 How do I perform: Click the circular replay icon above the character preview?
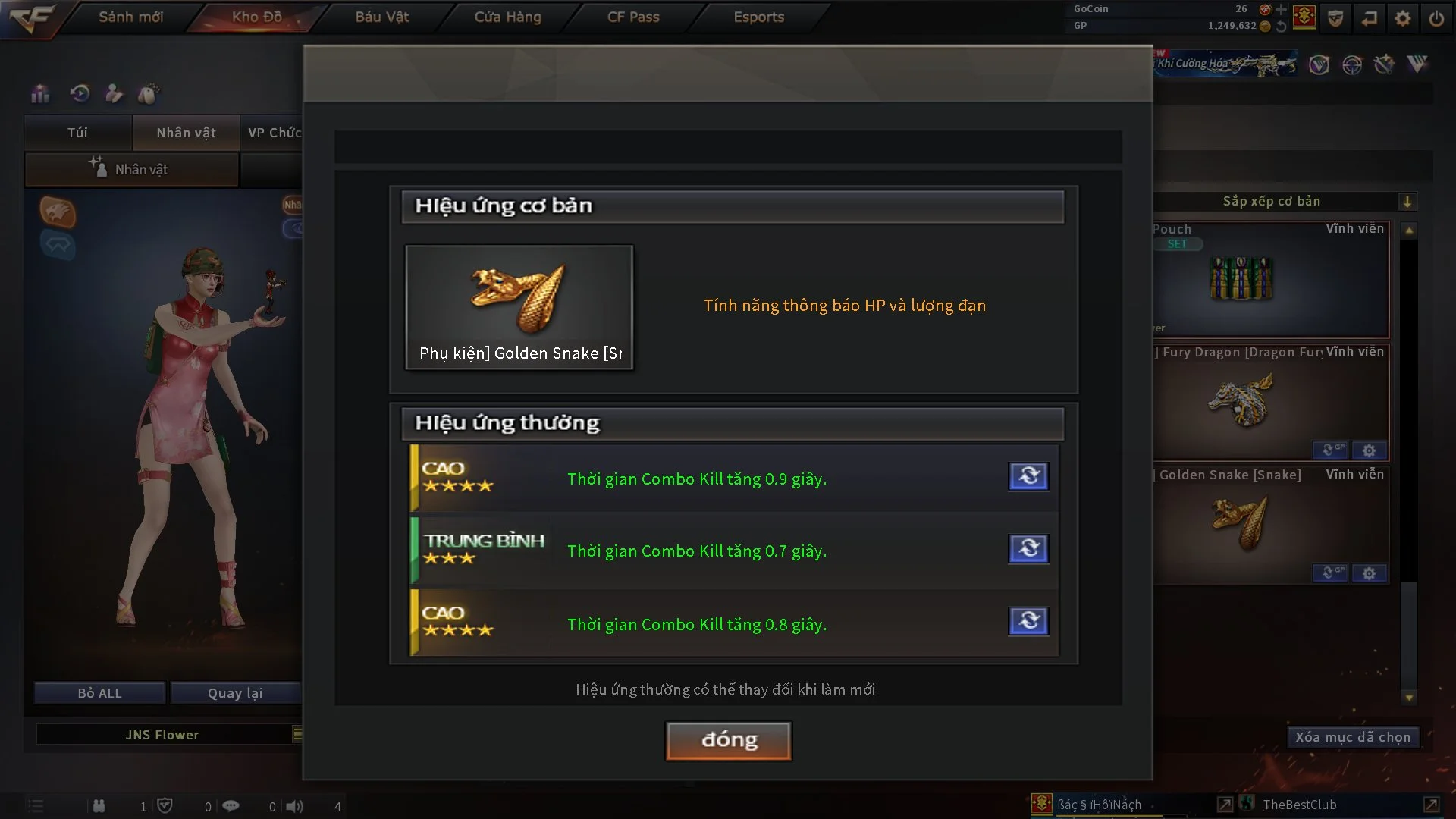pos(79,93)
